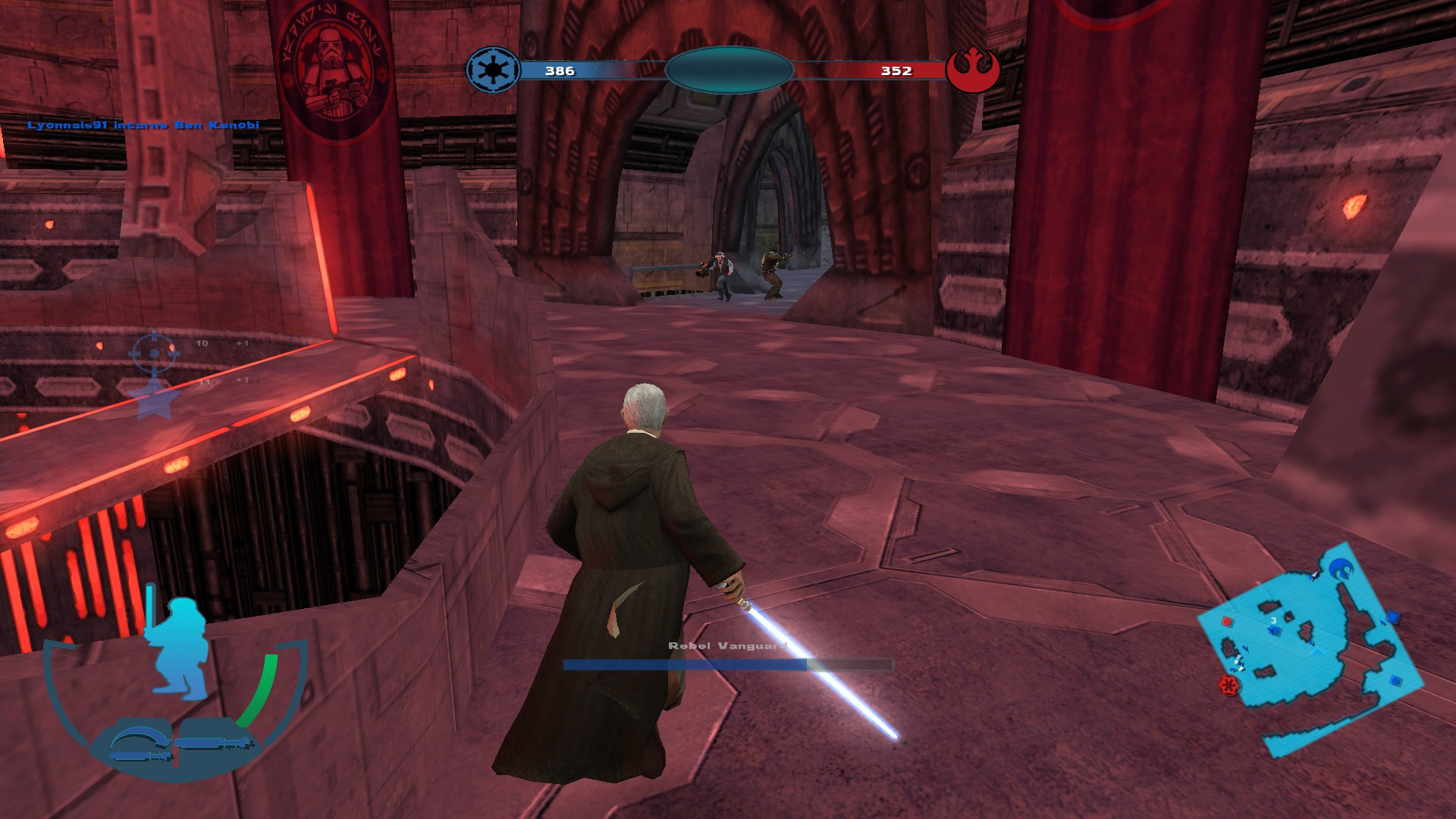
Task: Click the blue star award icon
Action: coord(154,400)
